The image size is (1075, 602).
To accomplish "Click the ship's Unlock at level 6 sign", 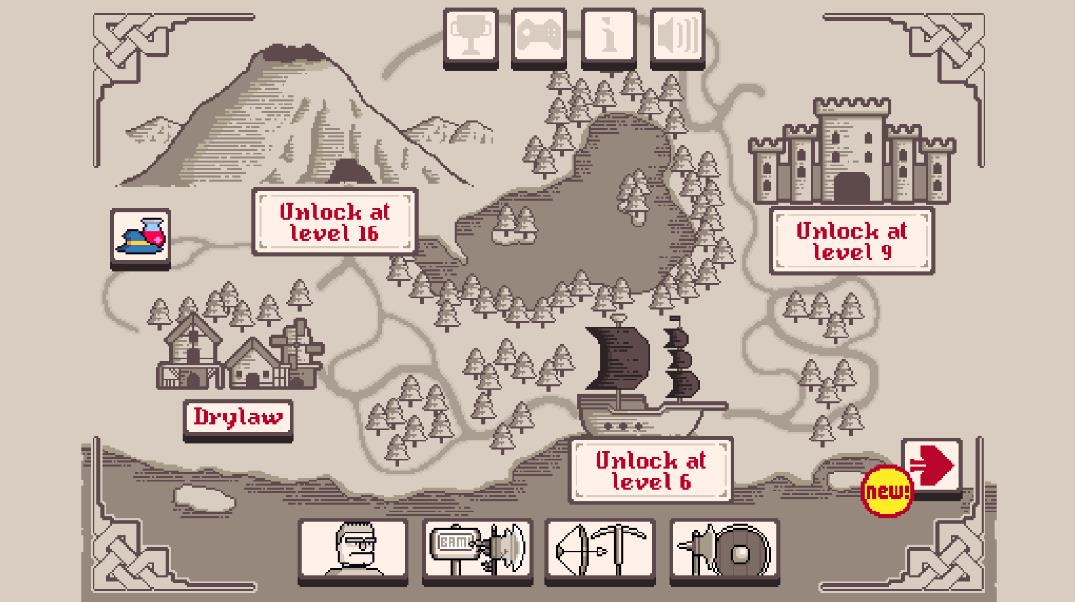I will click(650, 470).
